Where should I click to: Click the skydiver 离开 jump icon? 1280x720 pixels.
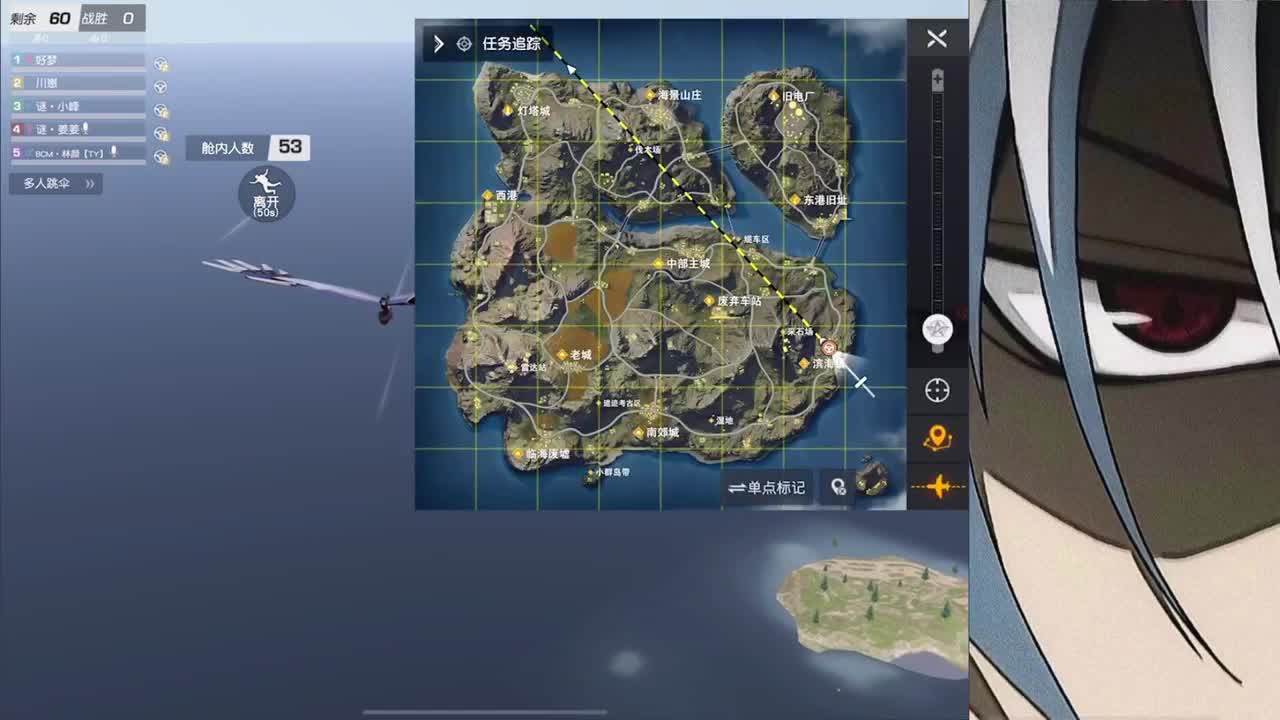(264, 194)
